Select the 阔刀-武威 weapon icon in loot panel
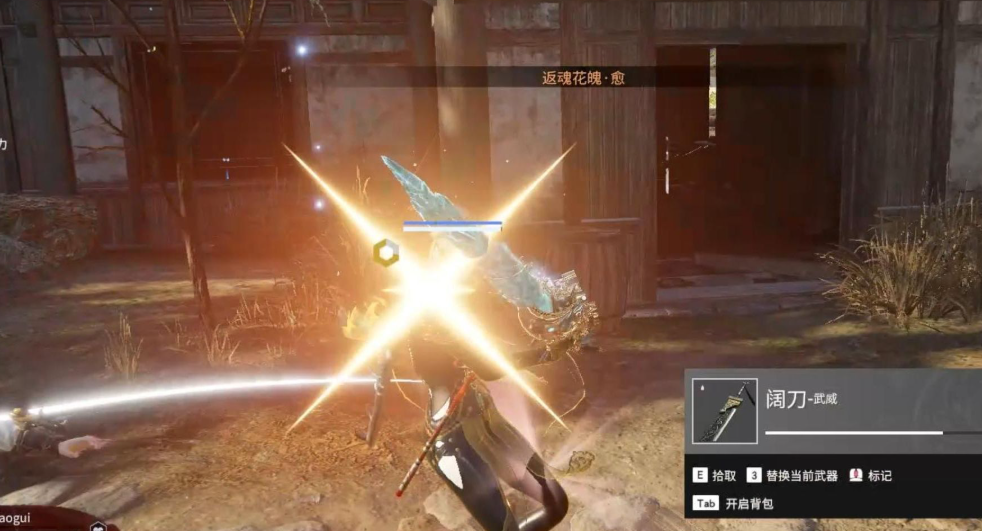This screenshot has width=982, height=531. point(724,410)
